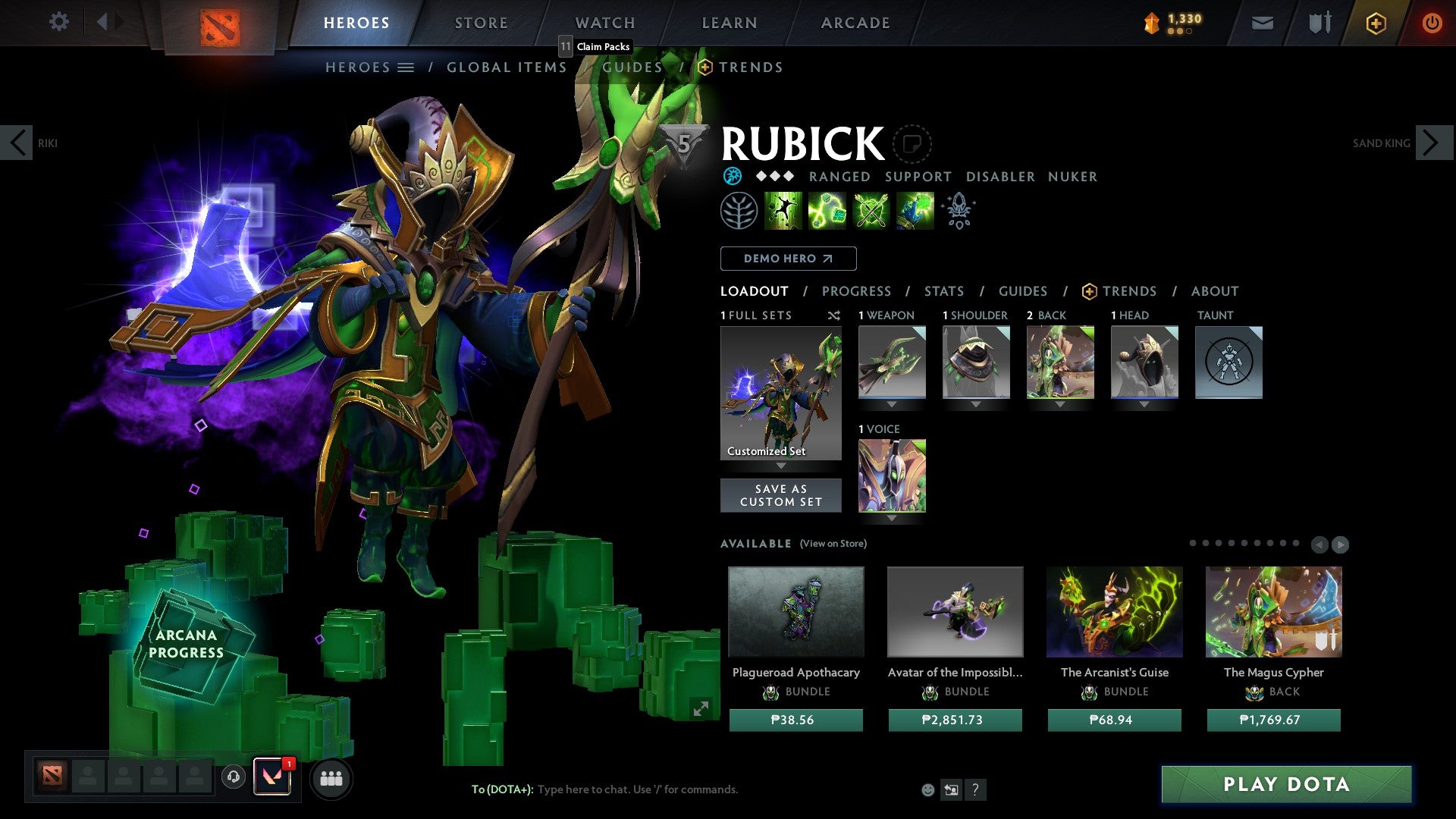This screenshot has width=1456, height=819.
Task: Switch to the Progress tab
Action: (x=856, y=291)
